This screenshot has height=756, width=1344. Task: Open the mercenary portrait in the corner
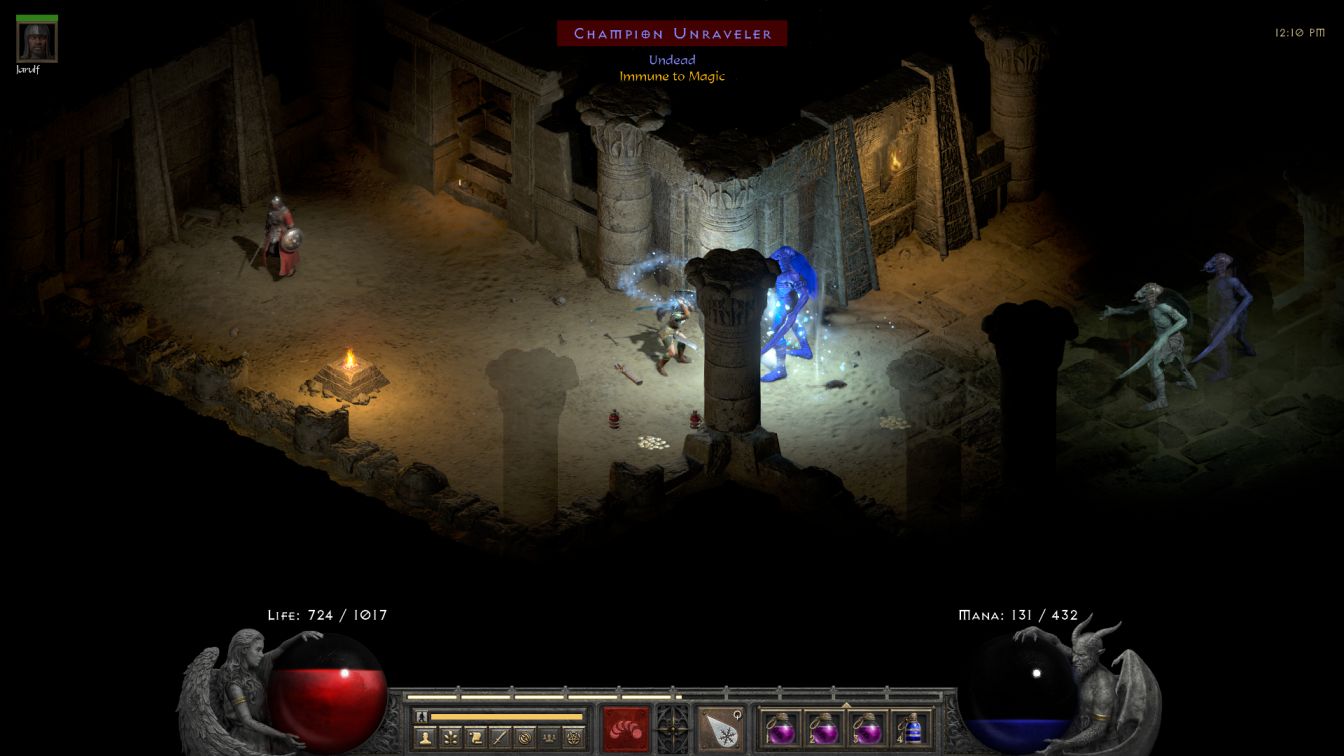[x=37, y=41]
